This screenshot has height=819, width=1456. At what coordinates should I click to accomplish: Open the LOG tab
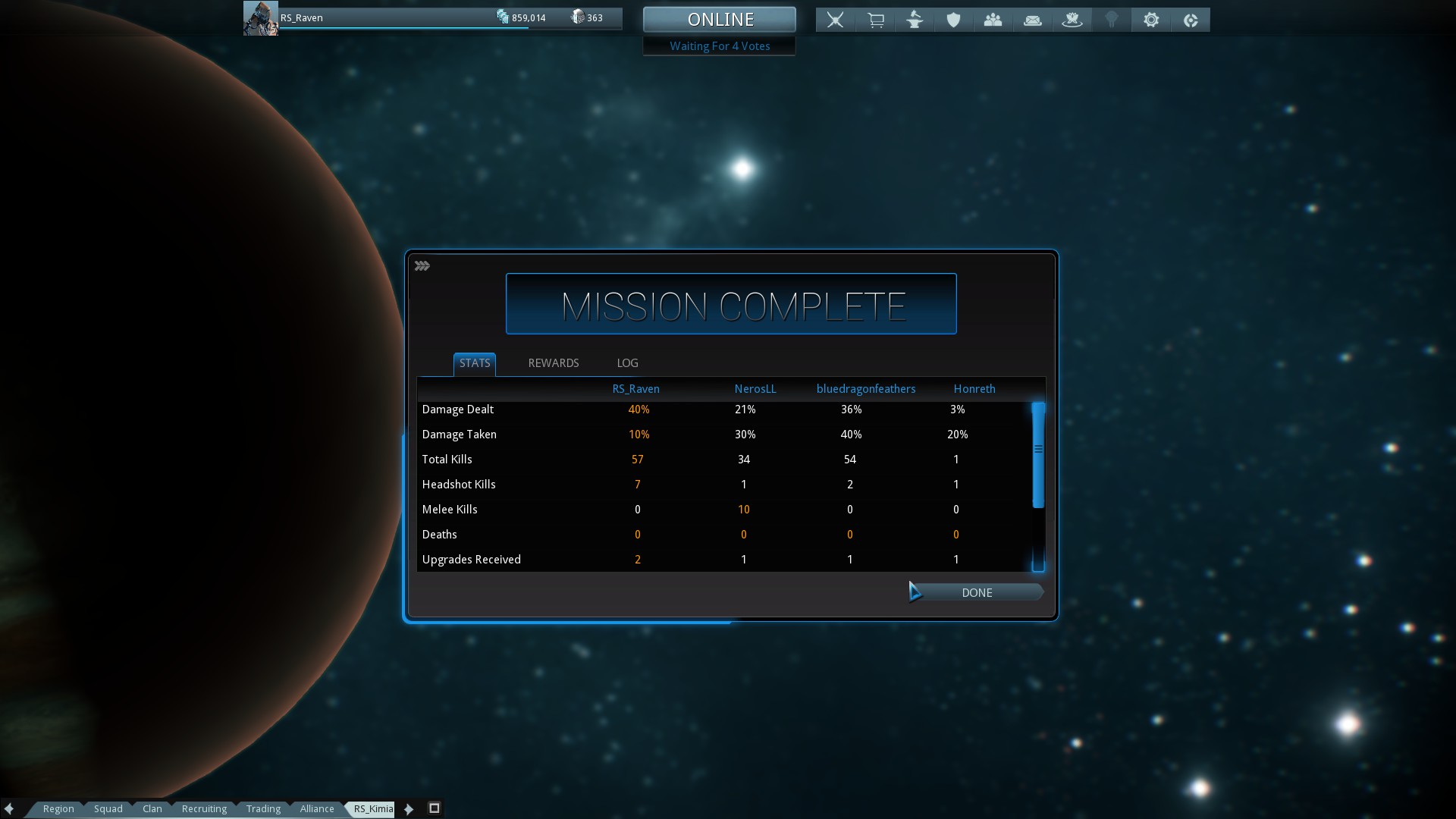coord(627,363)
